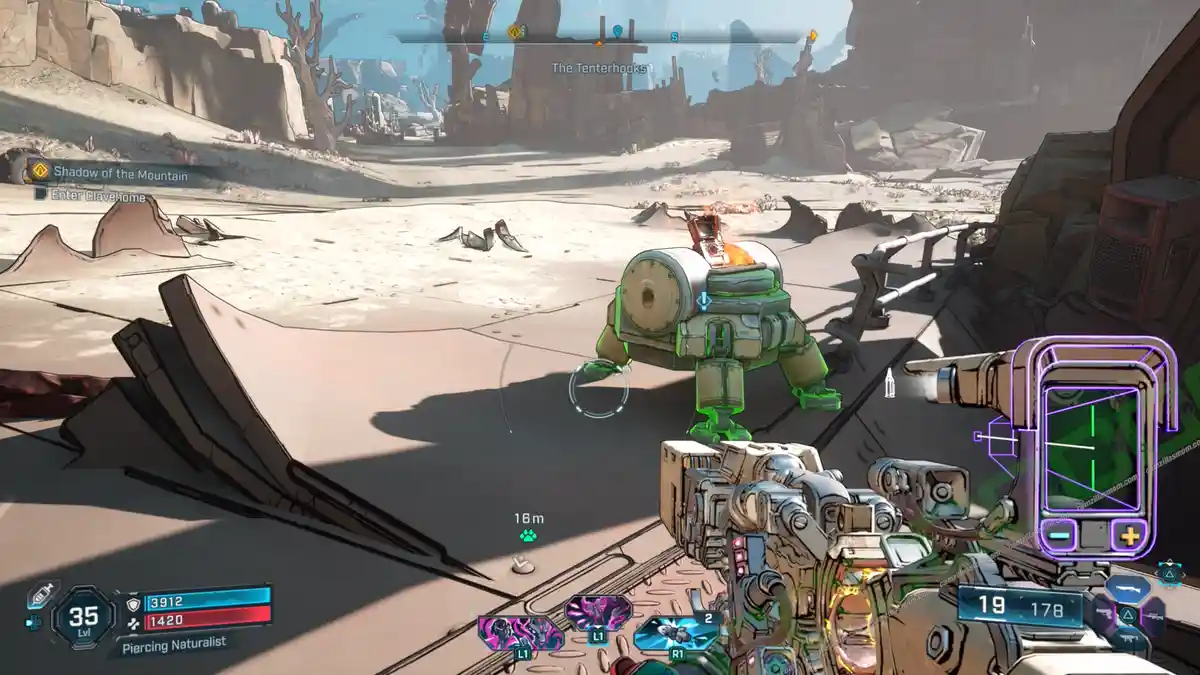Click the green paw pet marker
1200x675 pixels.
click(528, 536)
